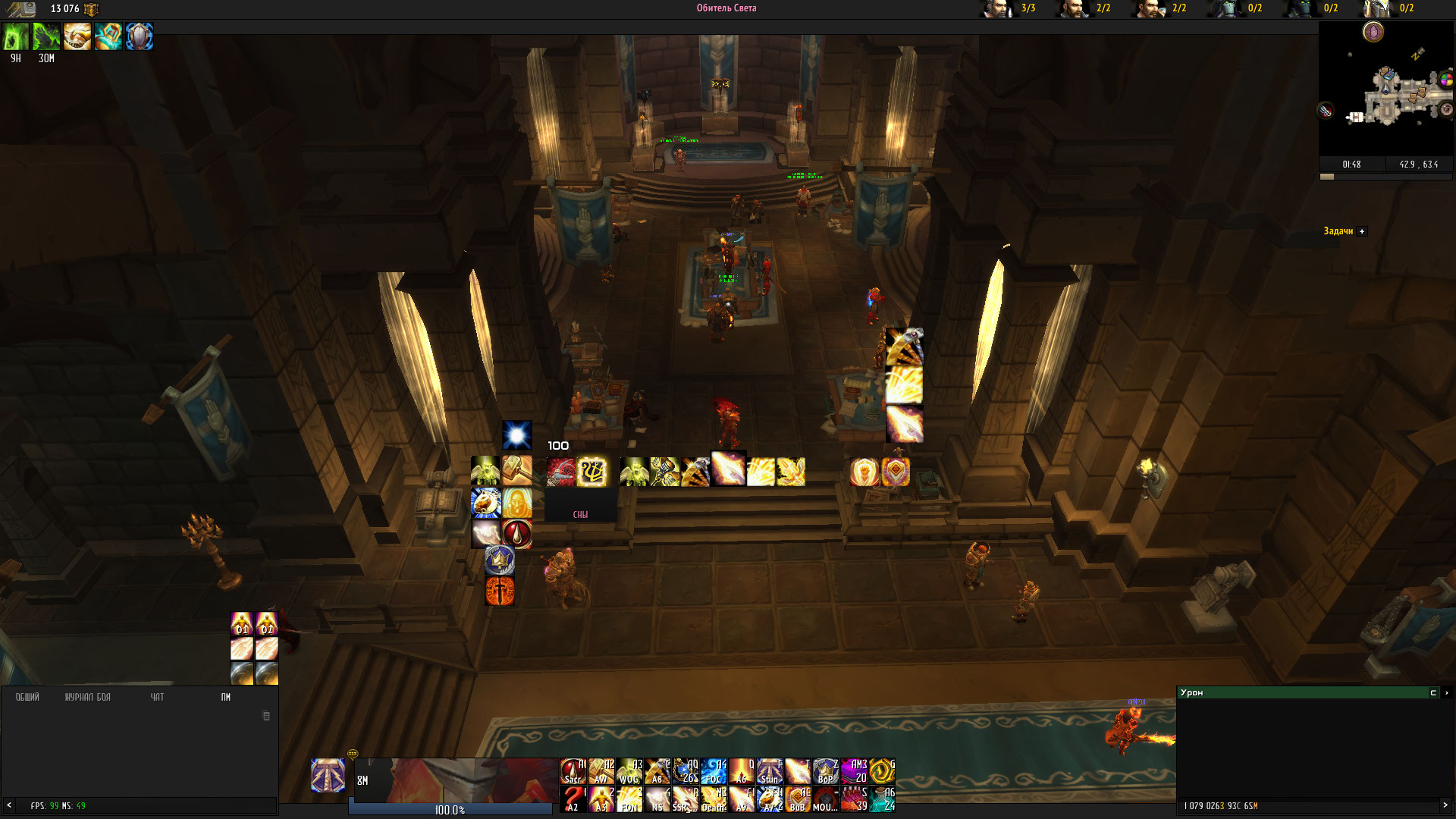Screen dimensions: 1456x819
Task: Click the red question mark A2 slot
Action: point(573,799)
